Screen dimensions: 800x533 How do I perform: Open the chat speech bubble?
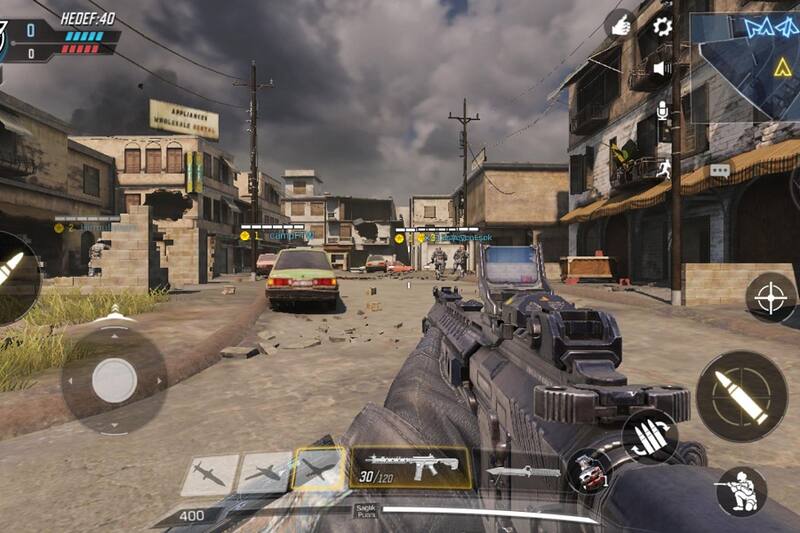[x=719, y=171]
